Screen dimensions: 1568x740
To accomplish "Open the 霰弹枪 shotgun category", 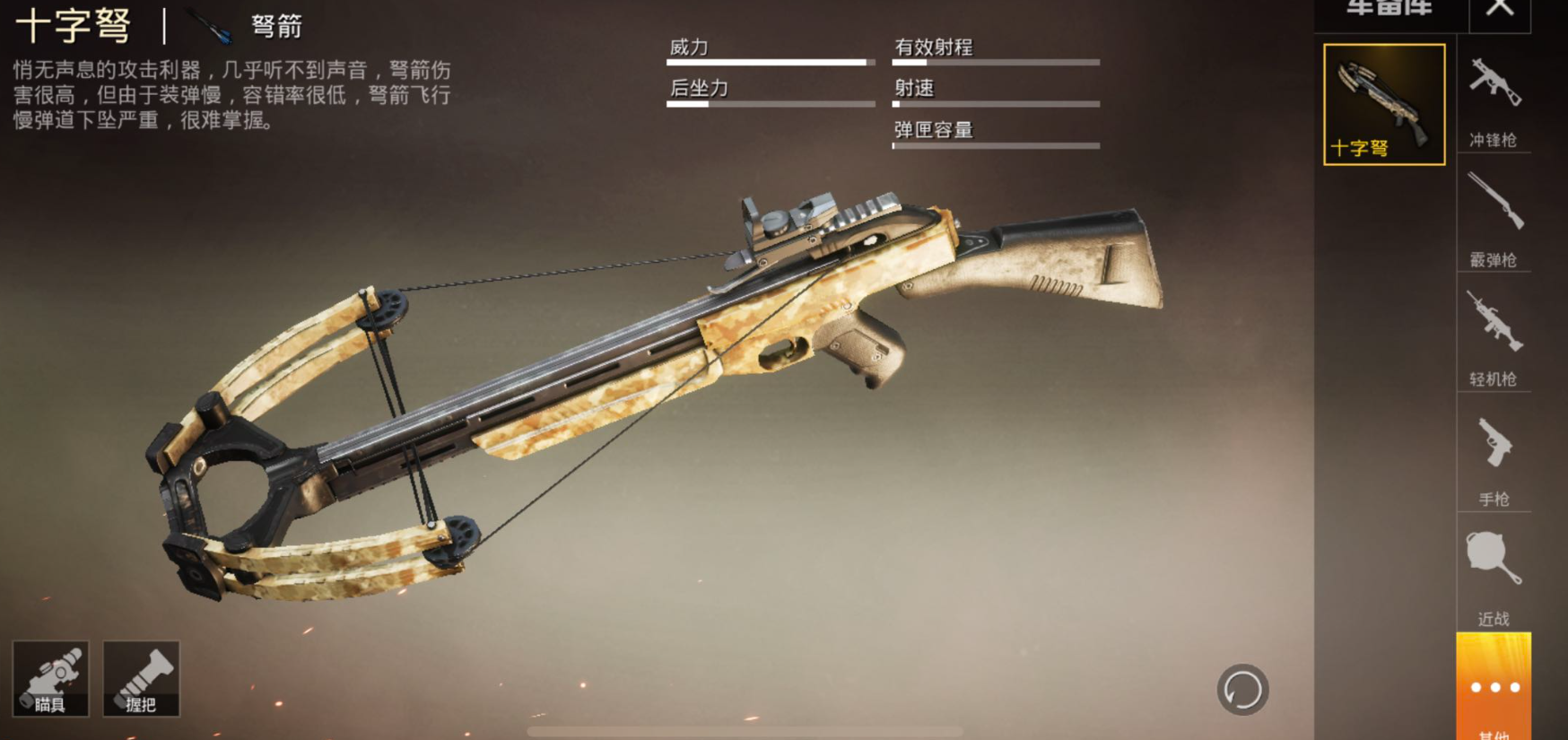I will [x=1494, y=218].
